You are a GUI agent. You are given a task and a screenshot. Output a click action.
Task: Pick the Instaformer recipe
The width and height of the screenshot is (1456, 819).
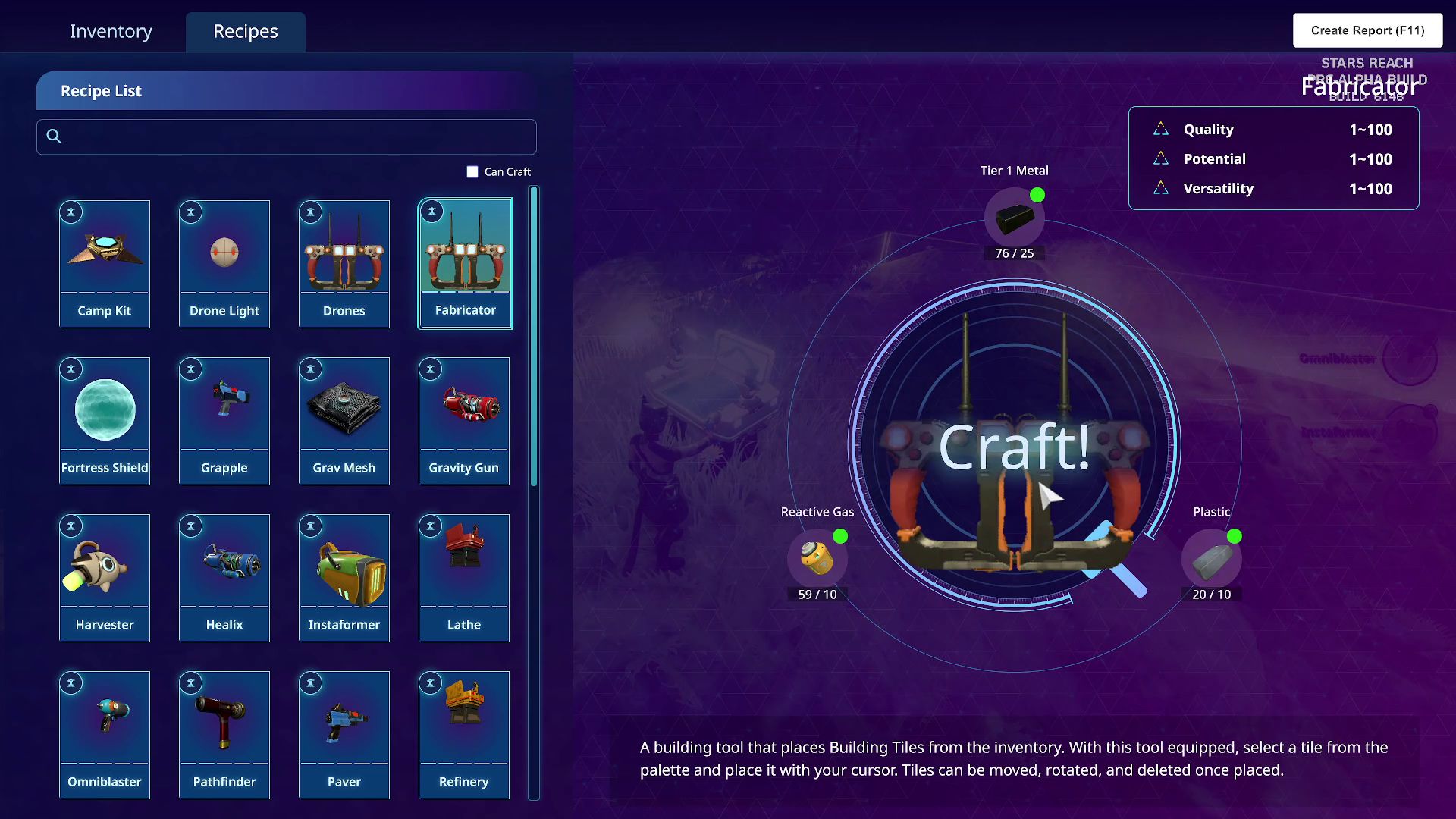(x=344, y=578)
